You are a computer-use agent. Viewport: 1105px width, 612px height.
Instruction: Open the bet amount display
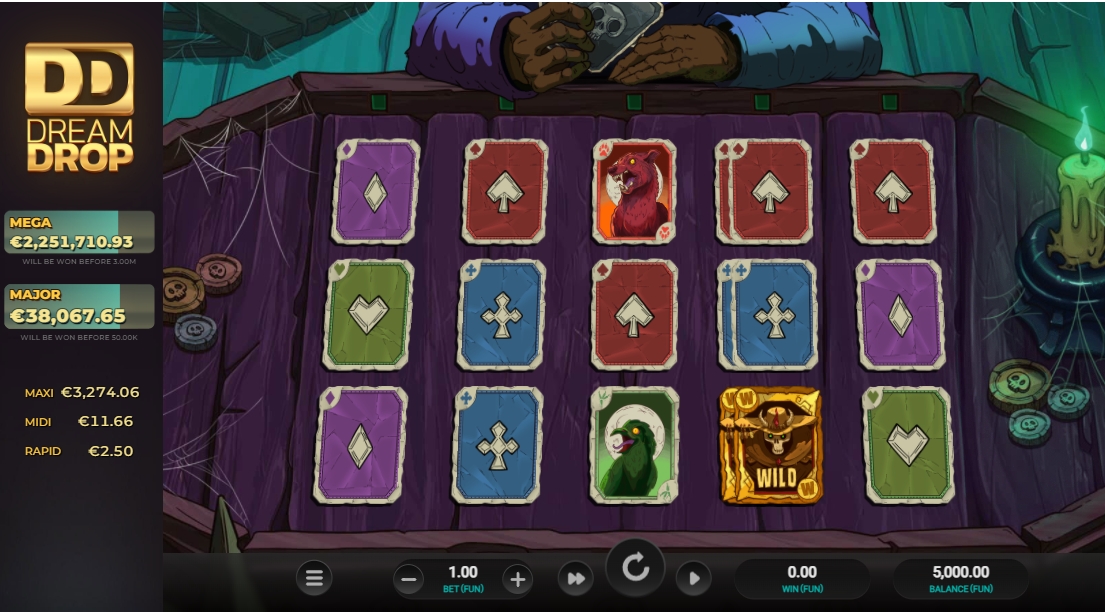click(462, 578)
